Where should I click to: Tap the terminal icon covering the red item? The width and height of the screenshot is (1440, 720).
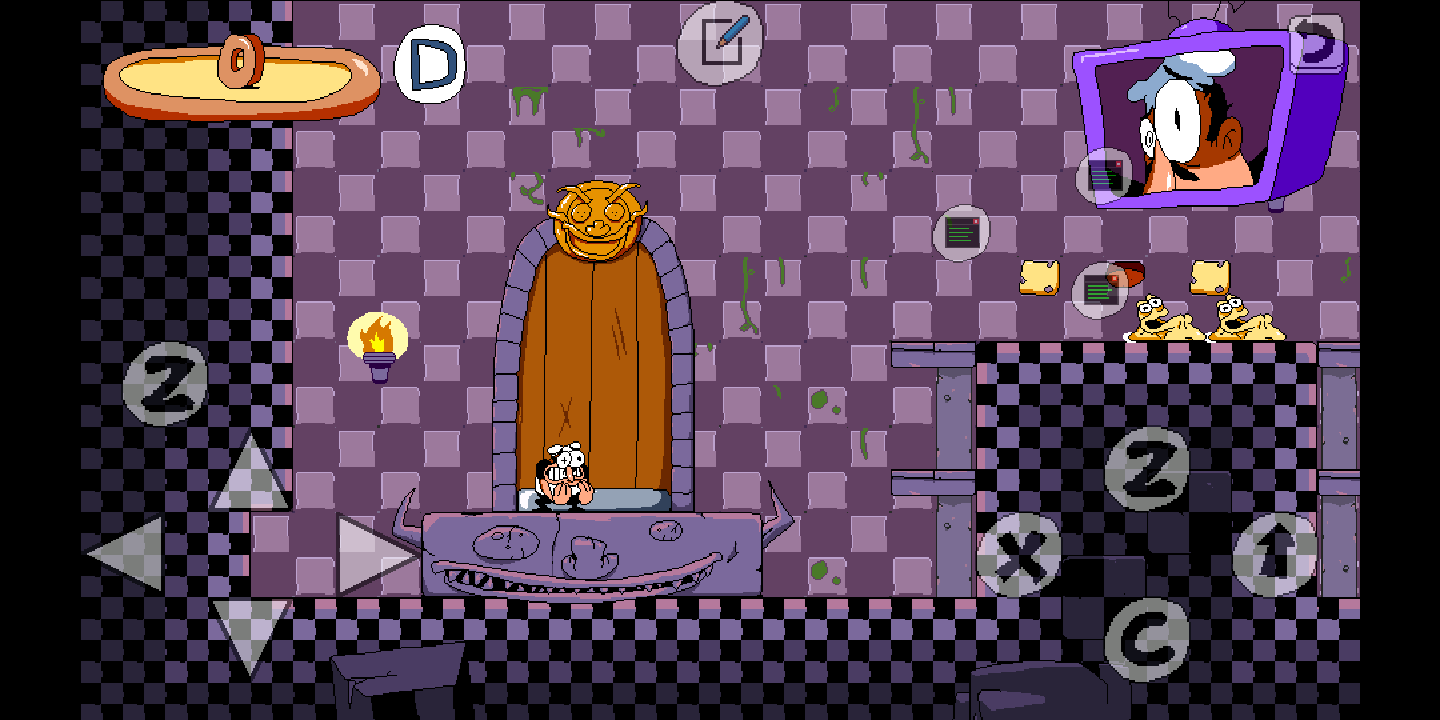click(x=1098, y=291)
